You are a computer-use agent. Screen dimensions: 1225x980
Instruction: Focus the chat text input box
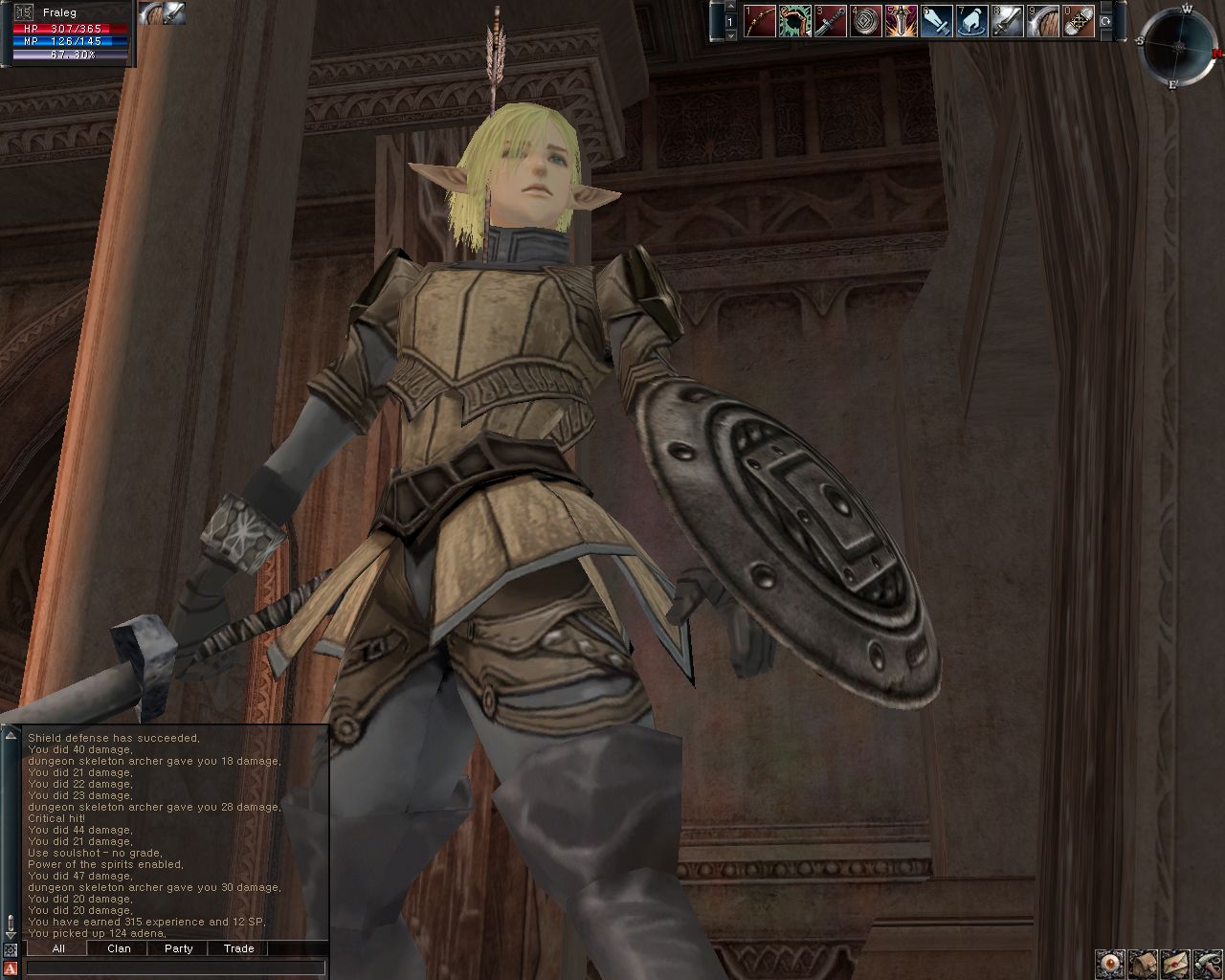175,969
